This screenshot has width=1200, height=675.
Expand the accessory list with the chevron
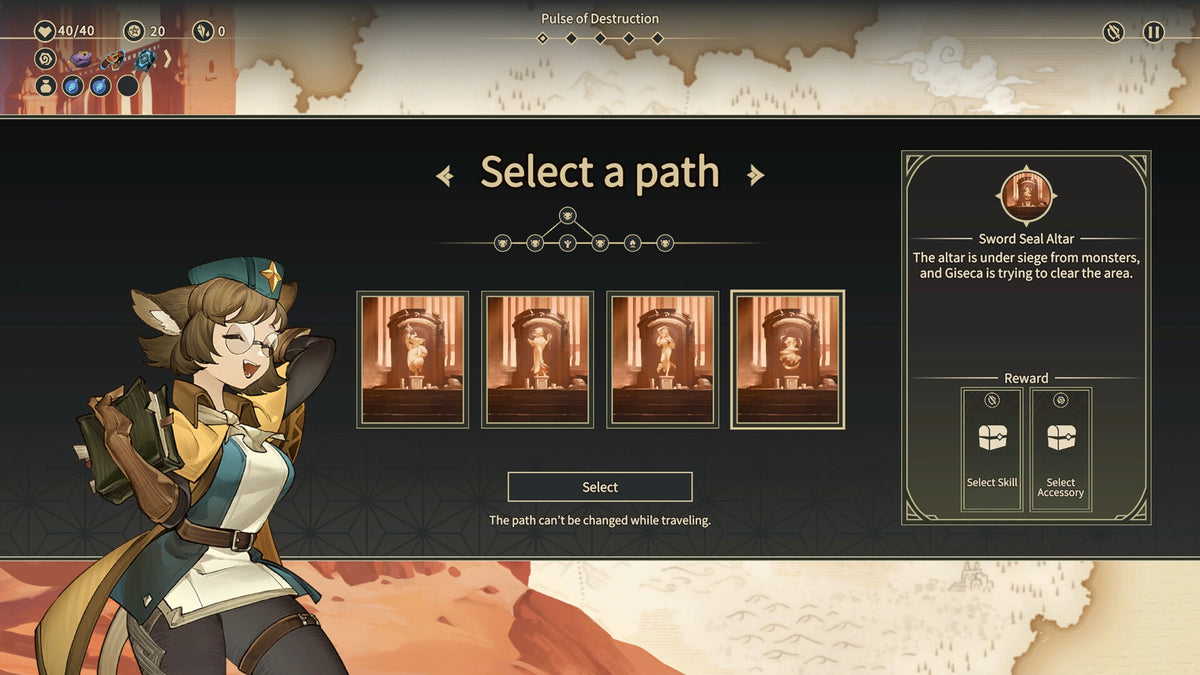[167, 60]
